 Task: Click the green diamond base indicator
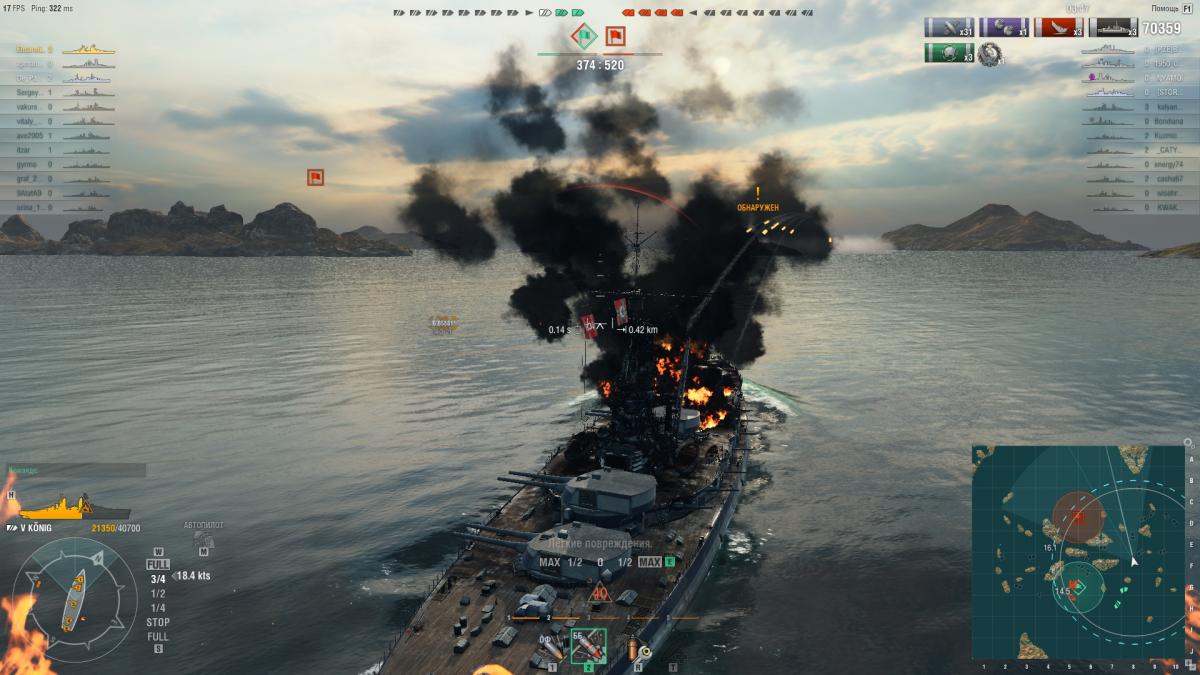pyautogui.click(x=584, y=37)
